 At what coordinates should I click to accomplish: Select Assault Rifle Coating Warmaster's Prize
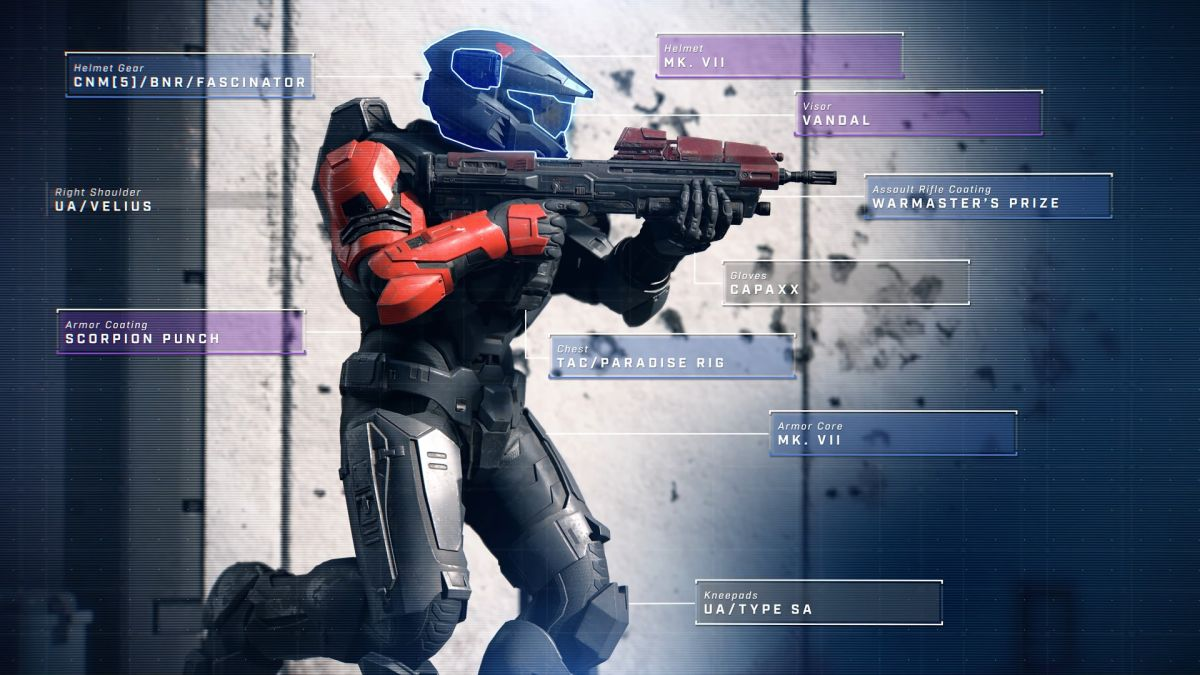988,196
